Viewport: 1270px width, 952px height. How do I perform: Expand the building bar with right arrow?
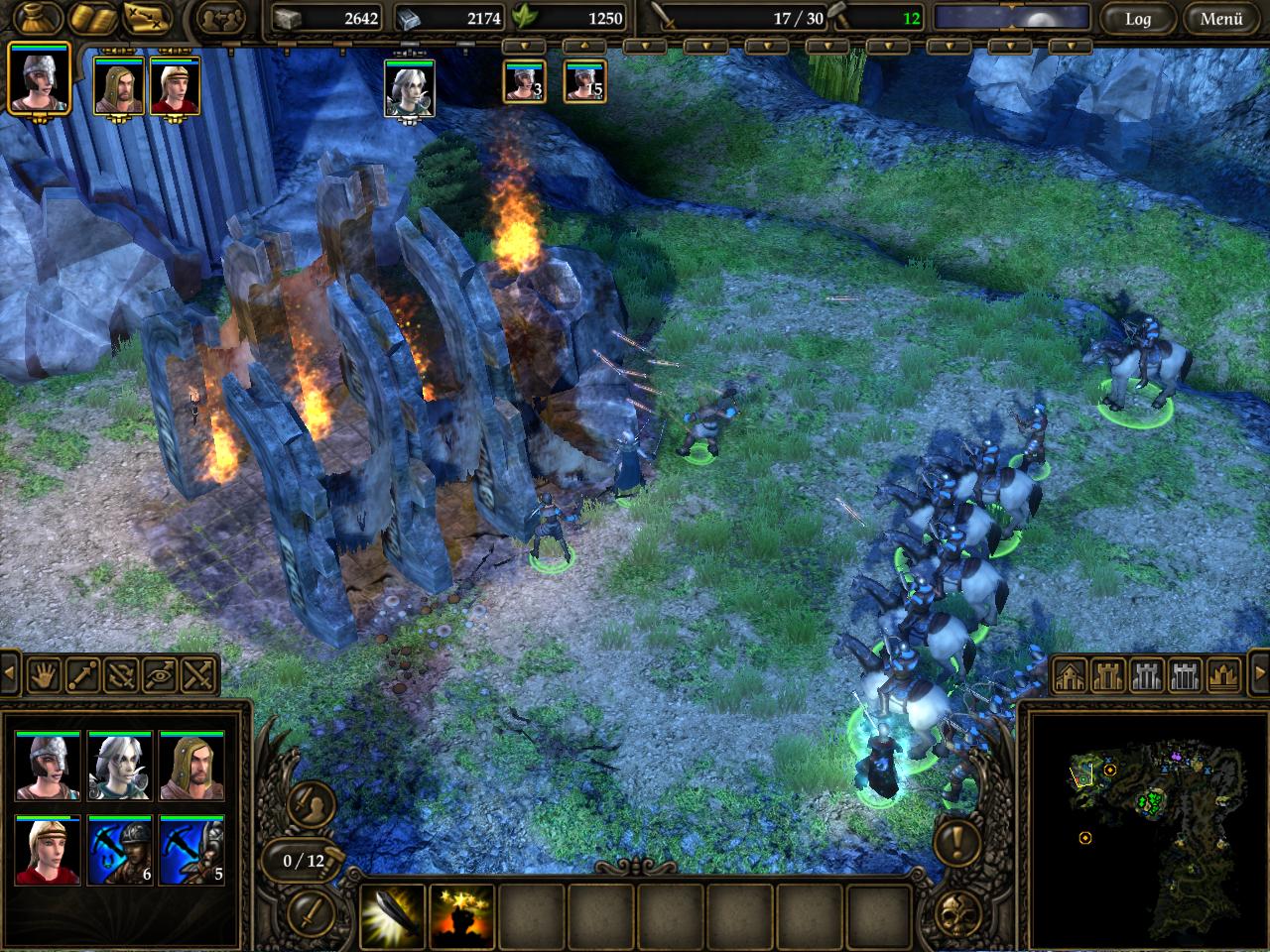click(x=1259, y=674)
